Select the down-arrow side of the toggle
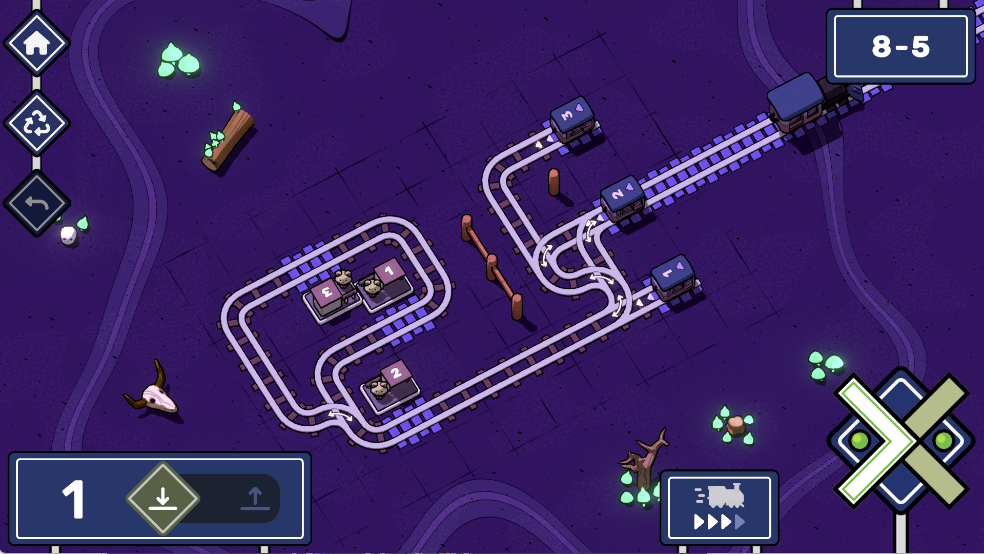This screenshot has height=554, width=984. (163, 498)
